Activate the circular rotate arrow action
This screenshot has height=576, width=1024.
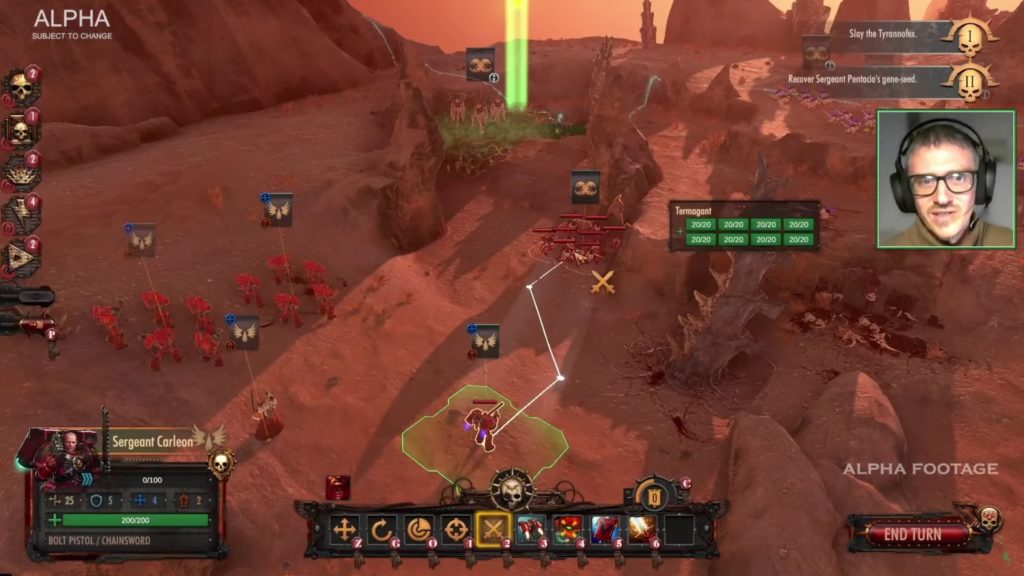click(382, 530)
